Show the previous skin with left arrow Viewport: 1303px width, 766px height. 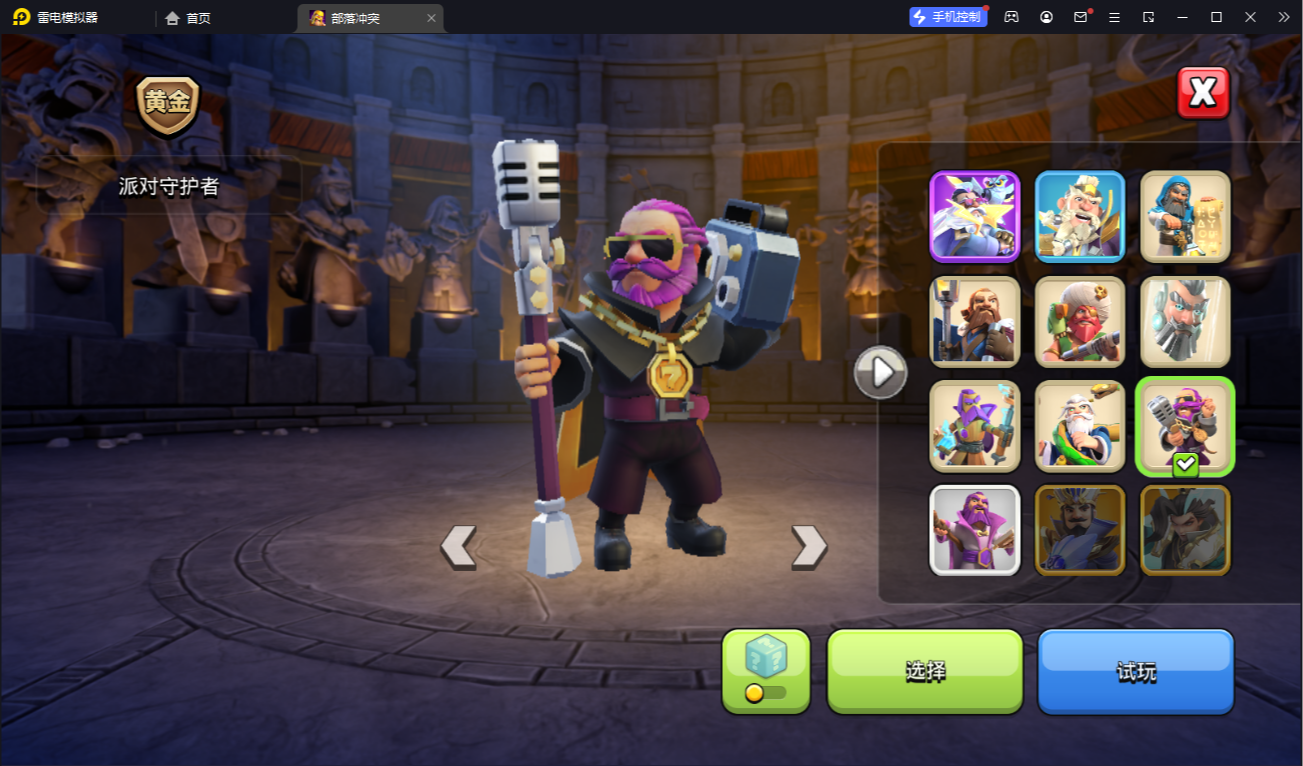pos(458,547)
